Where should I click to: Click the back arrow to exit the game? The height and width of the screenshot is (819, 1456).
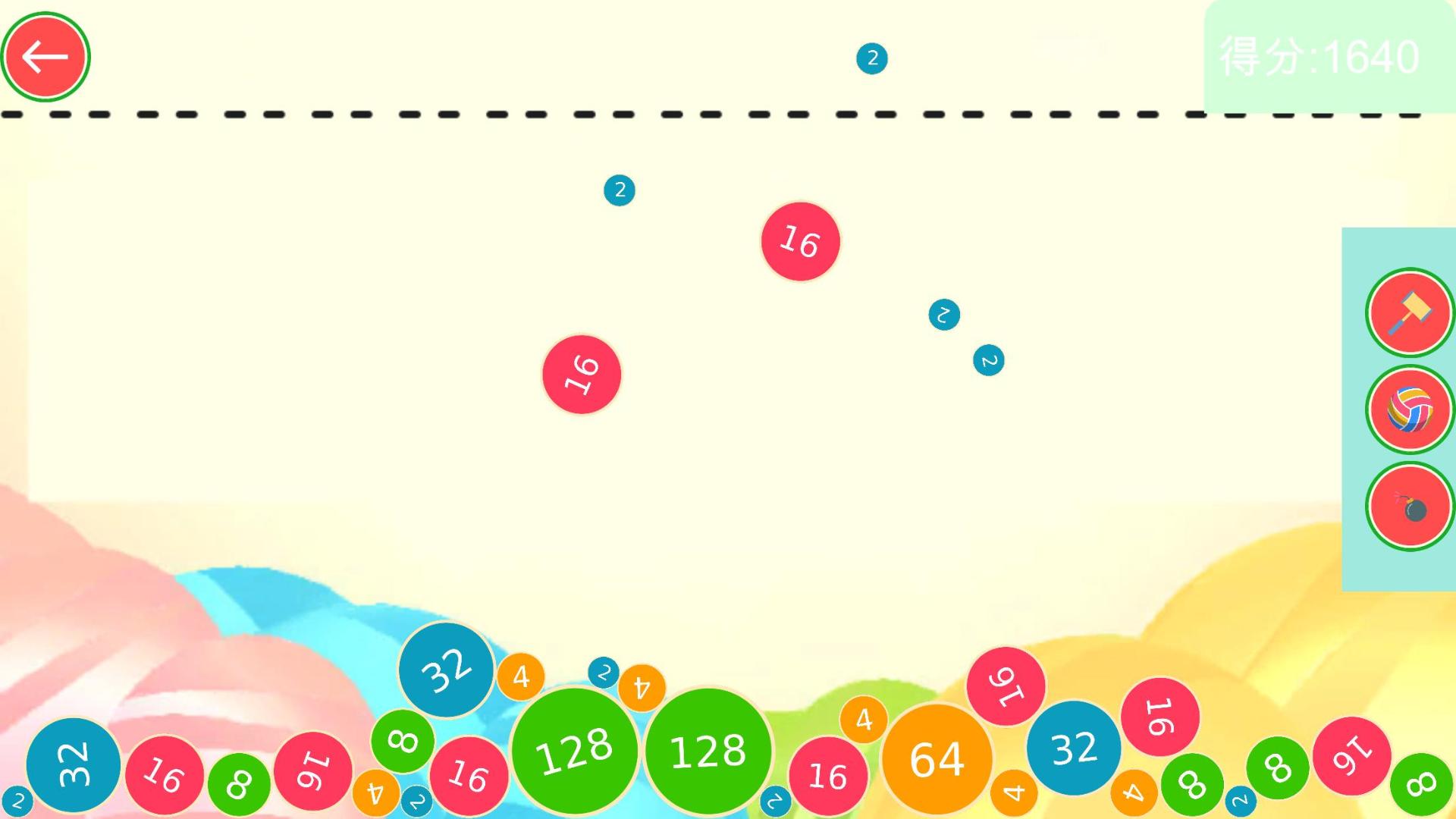[x=45, y=56]
